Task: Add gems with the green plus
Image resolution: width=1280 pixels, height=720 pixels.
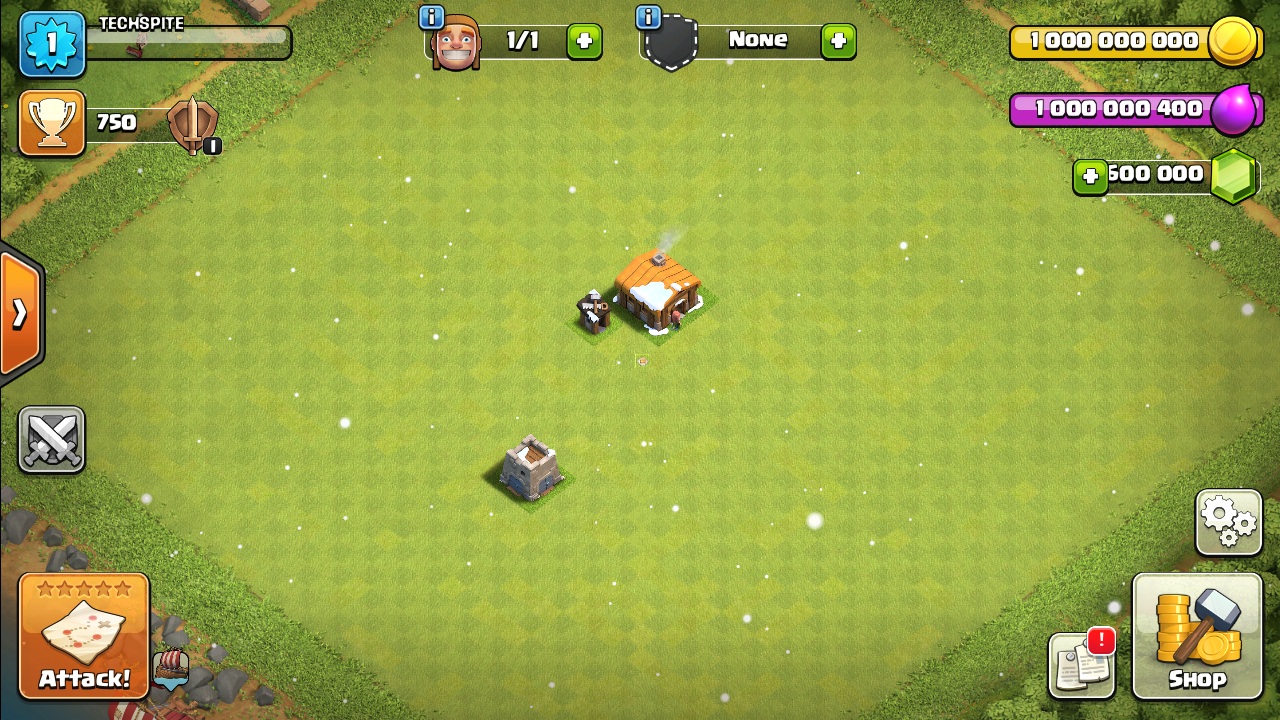Action: [1090, 177]
